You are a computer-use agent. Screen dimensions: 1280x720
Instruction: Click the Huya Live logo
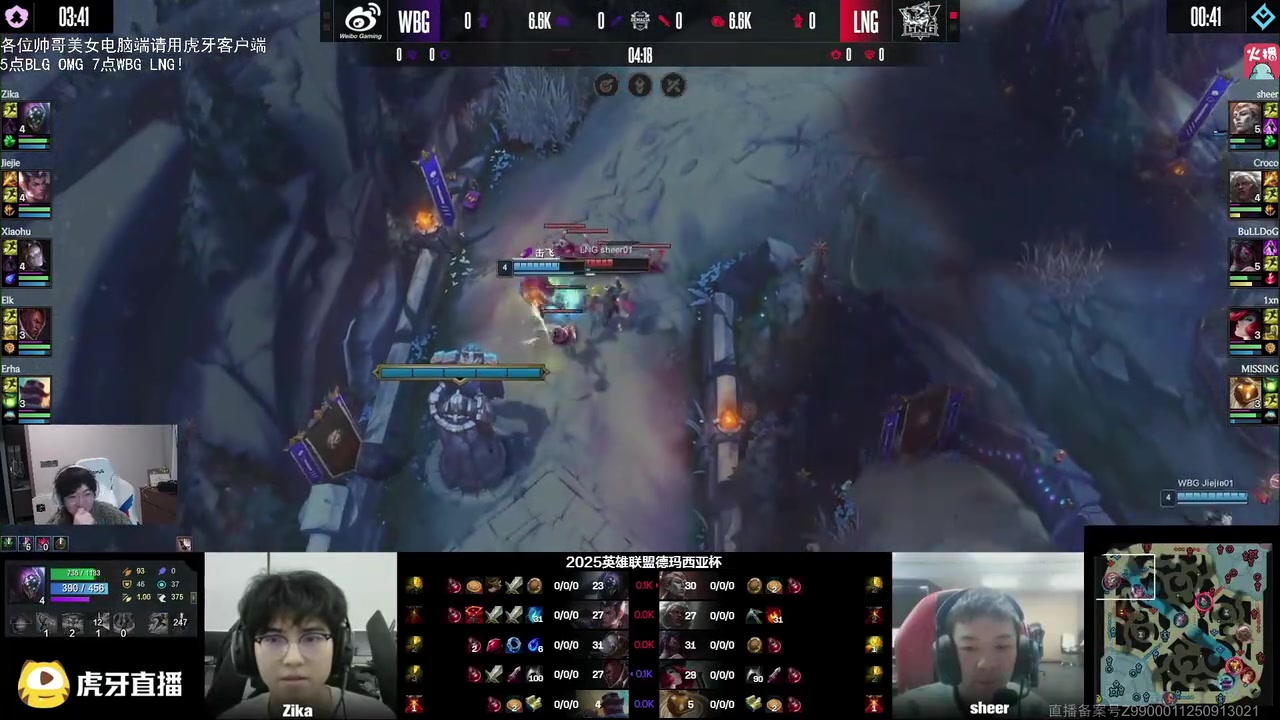(100, 684)
